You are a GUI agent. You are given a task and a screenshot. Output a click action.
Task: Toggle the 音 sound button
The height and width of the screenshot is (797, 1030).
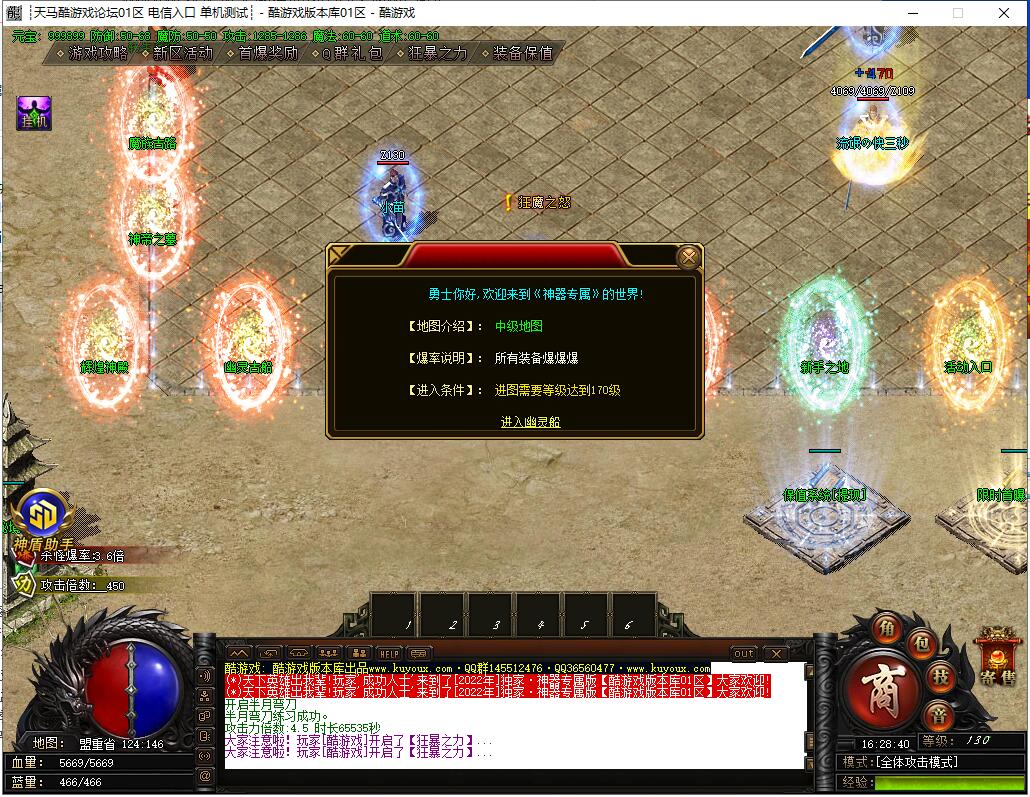point(938,714)
